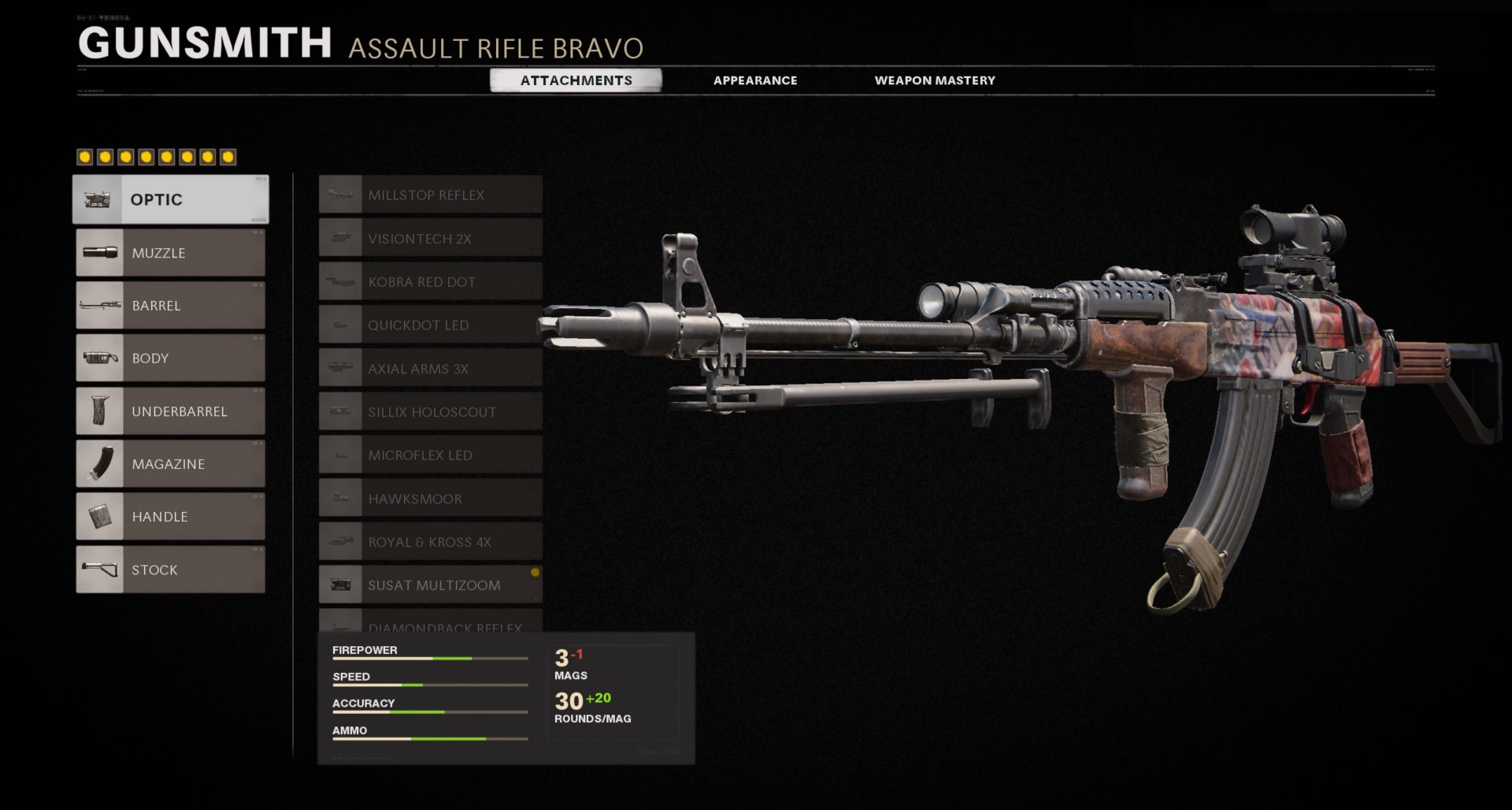Select the Kobra Red Dot optic
1512x810 pixels.
(431, 281)
